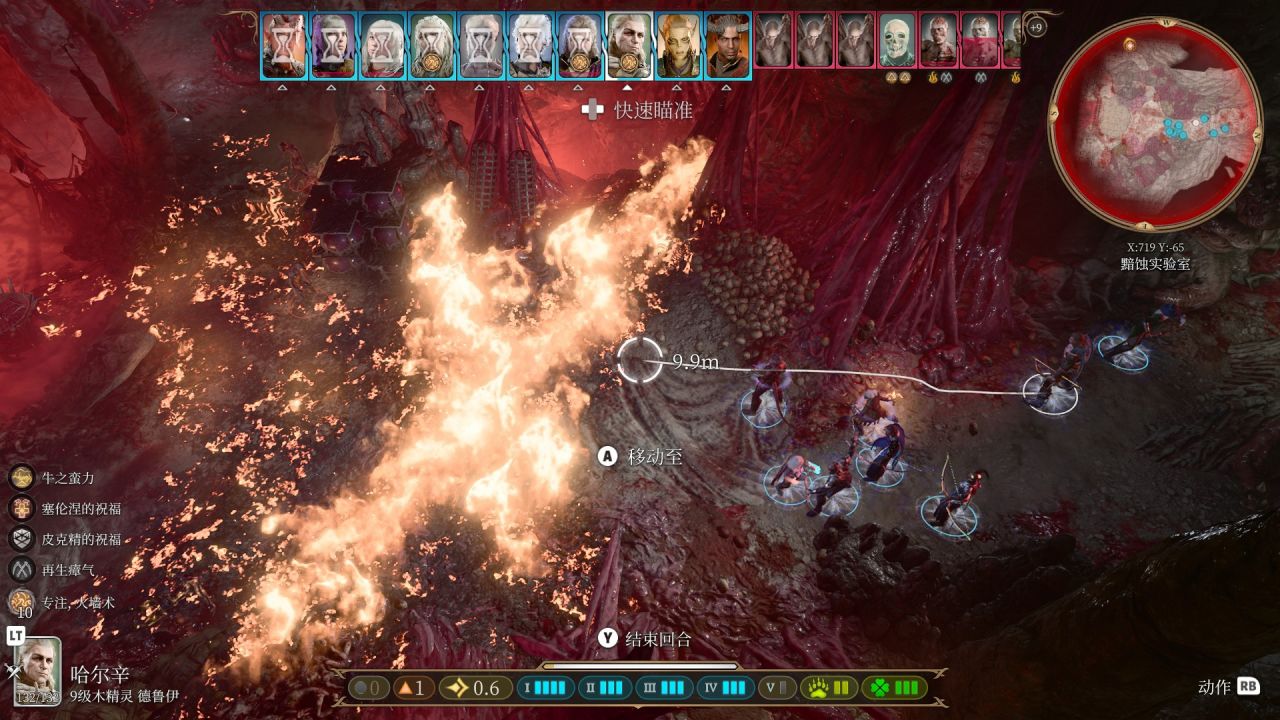The width and height of the screenshot is (1280, 720).
Task: View the 再生瘴气 condition icon
Action: 22,570
